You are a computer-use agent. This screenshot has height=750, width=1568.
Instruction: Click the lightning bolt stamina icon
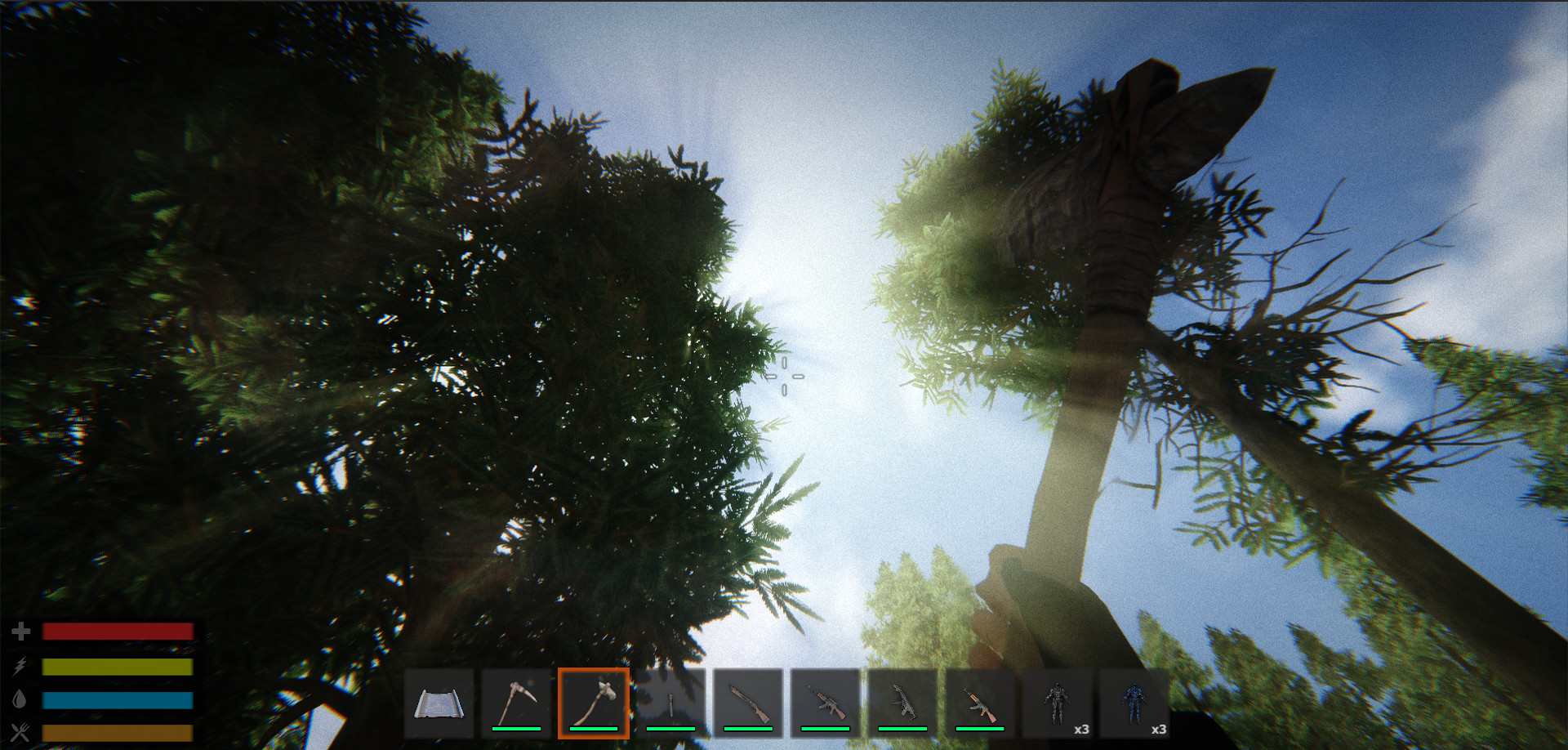21,667
